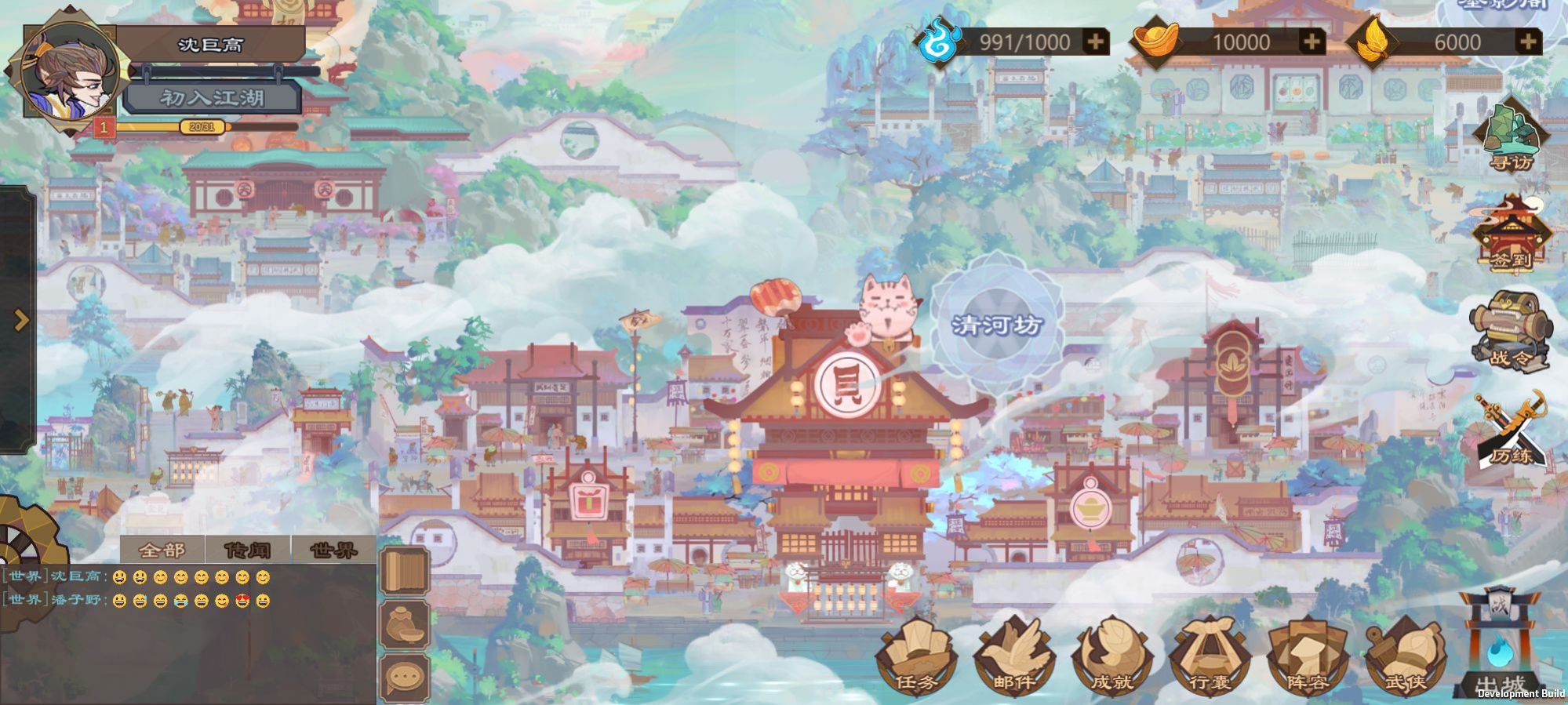Screen dimensions: 1568x705
Task: Expand the left side panel arrow
Action: pyautogui.click(x=21, y=320)
